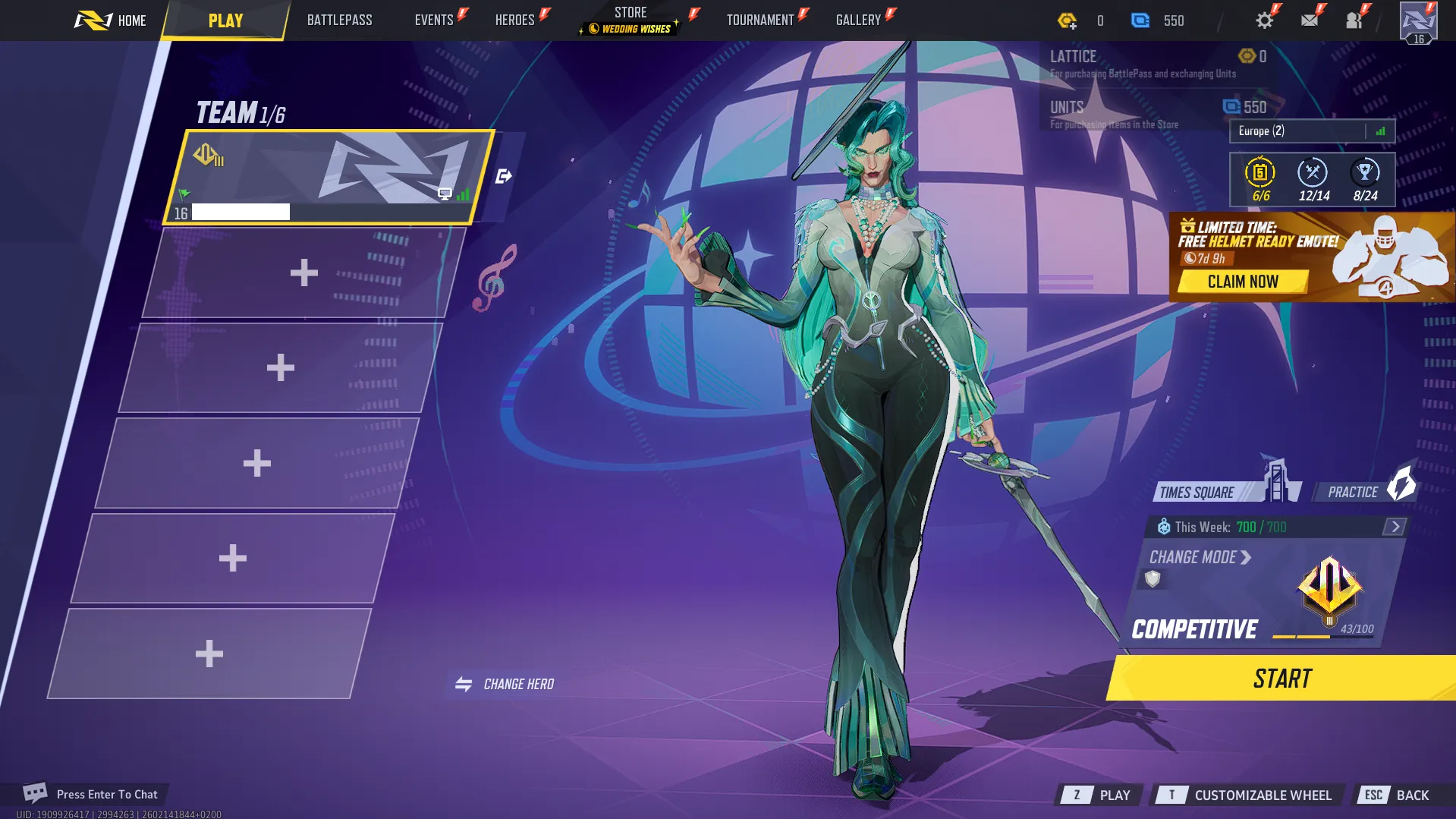Open the Mail inbox

pyautogui.click(x=1309, y=20)
